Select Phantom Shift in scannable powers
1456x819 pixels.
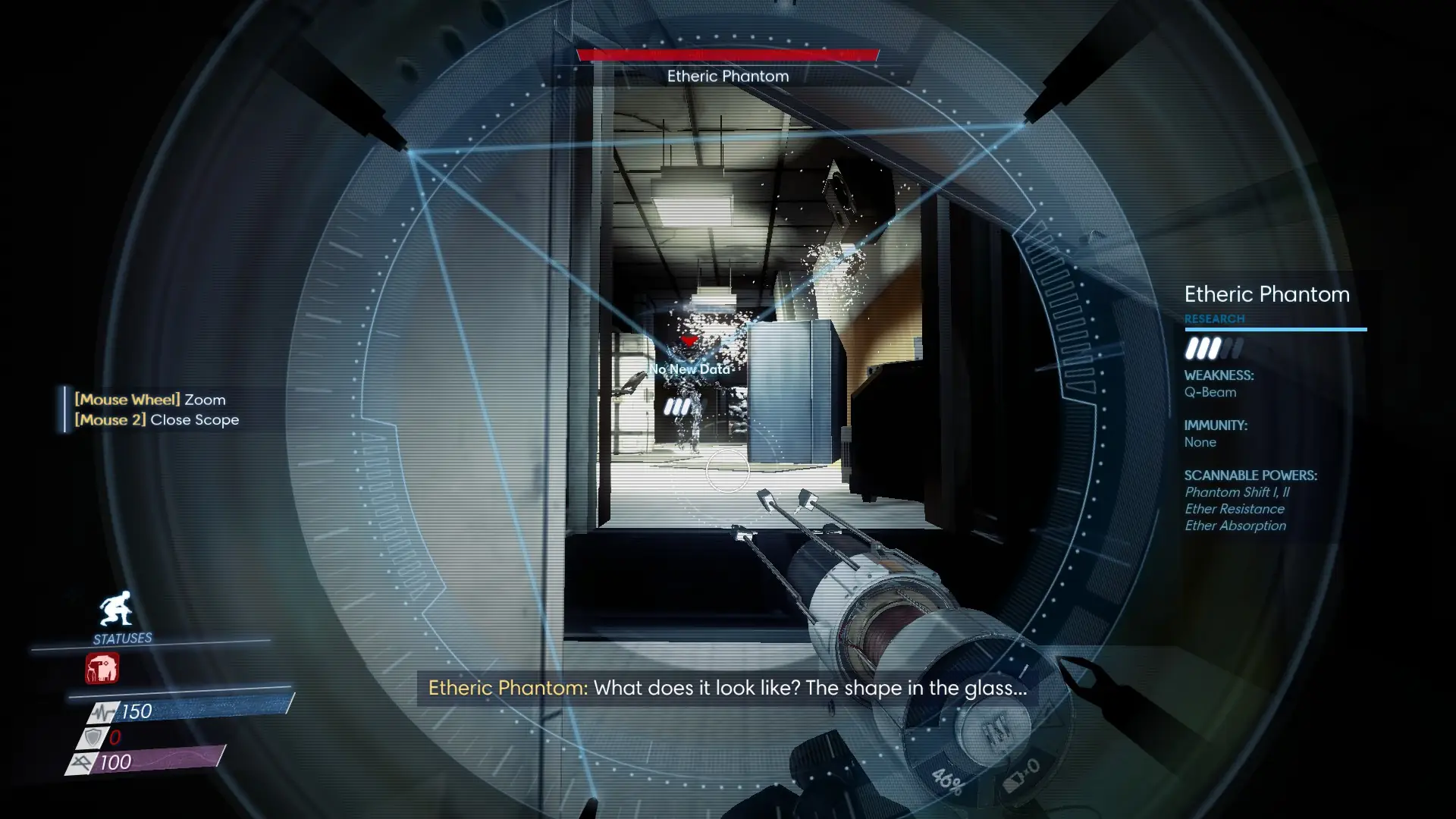pos(1236,492)
